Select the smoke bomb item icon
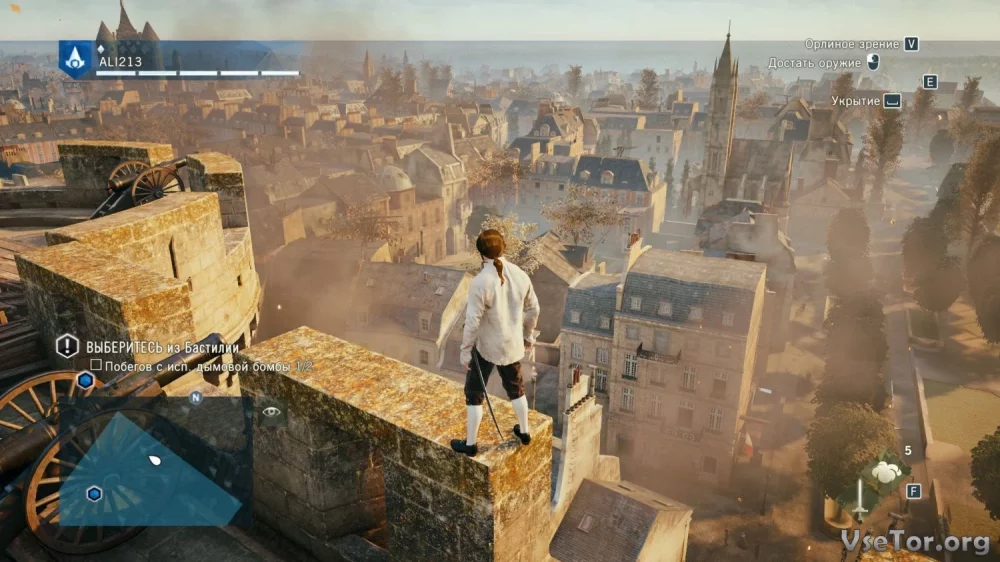Screen dimensions: 1000x562 coord(884,473)
